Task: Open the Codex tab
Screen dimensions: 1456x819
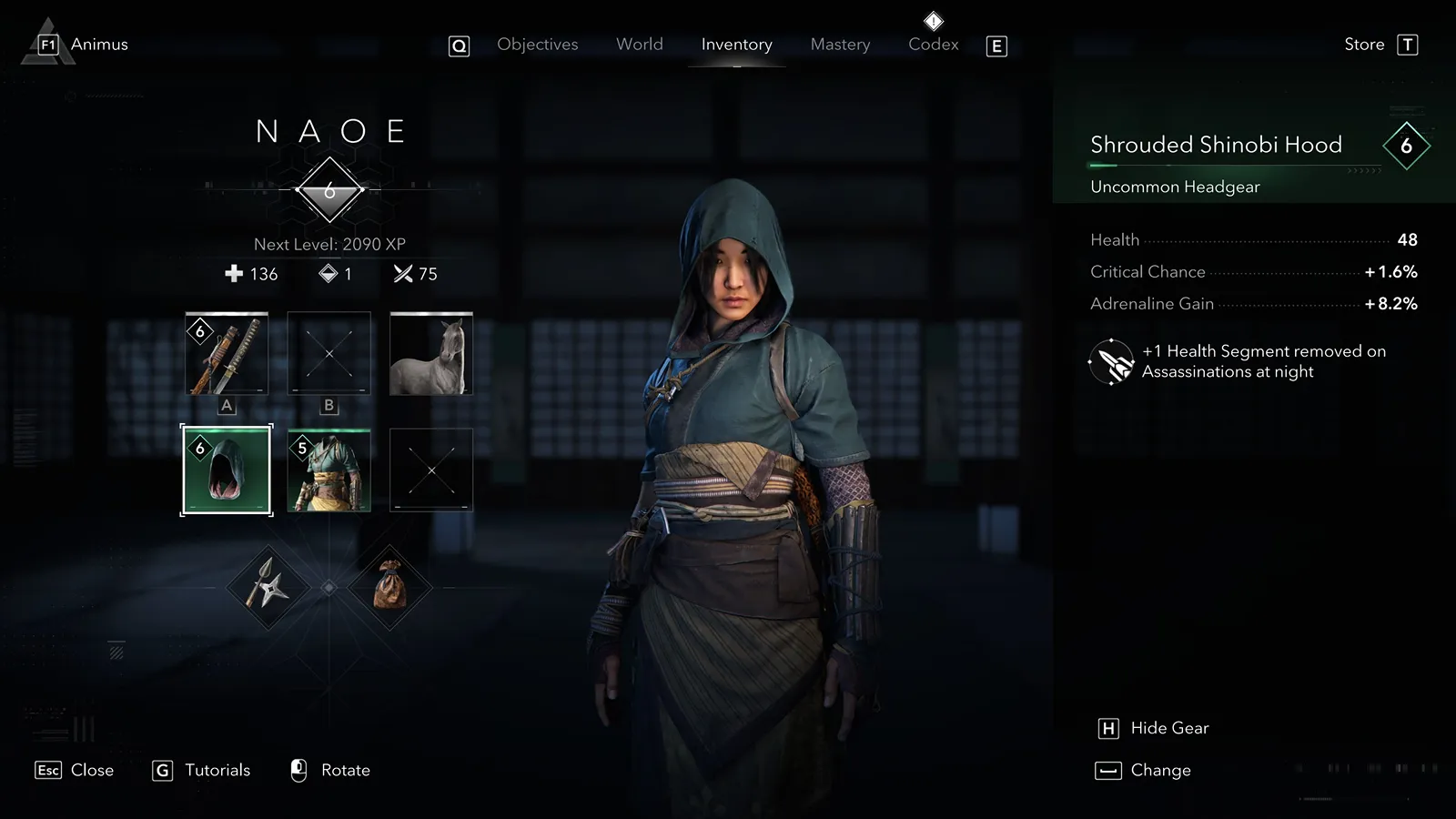Action: [x=933, y=45]
